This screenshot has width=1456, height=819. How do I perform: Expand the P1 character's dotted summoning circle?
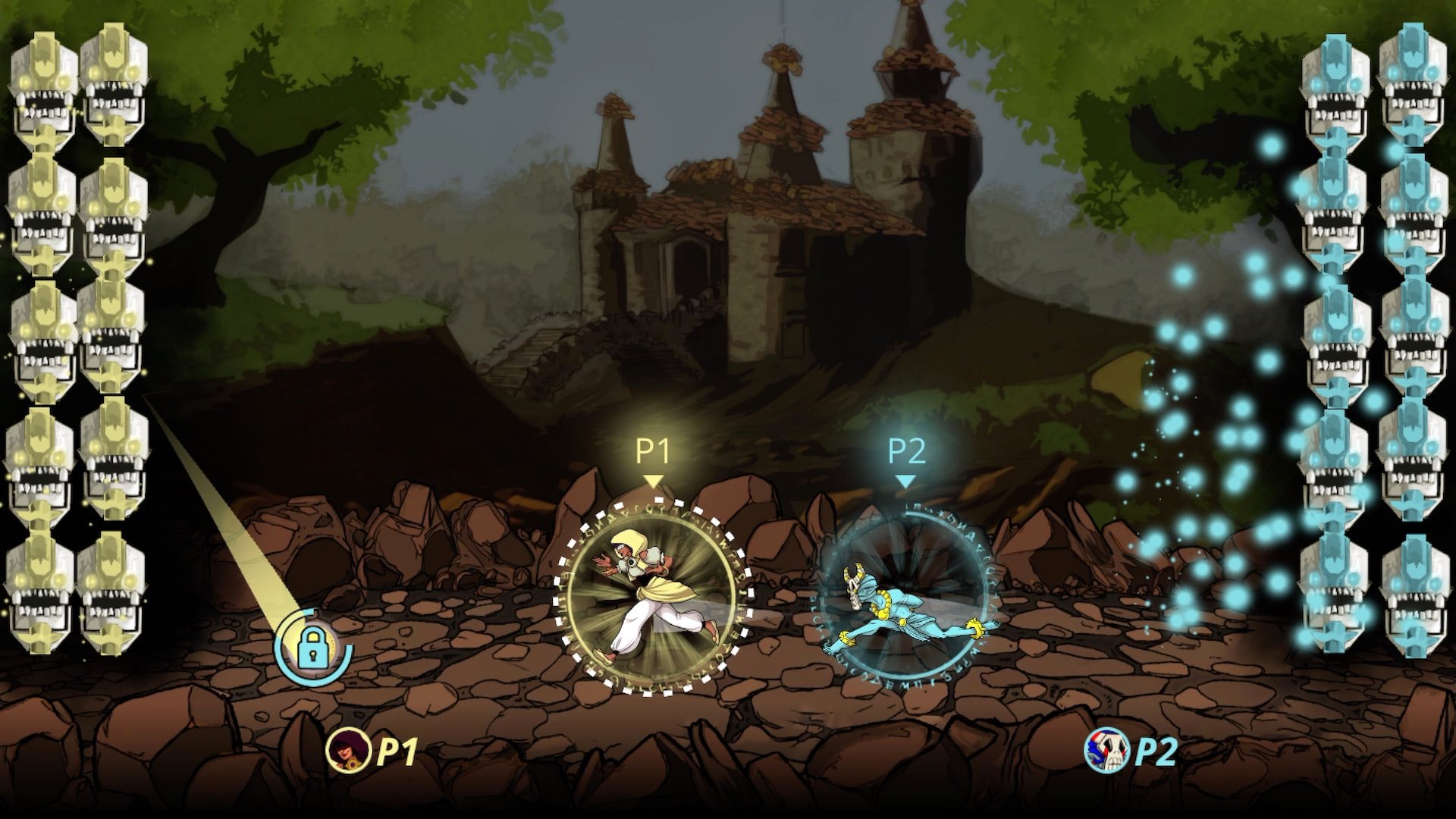[x=654, y=588]
